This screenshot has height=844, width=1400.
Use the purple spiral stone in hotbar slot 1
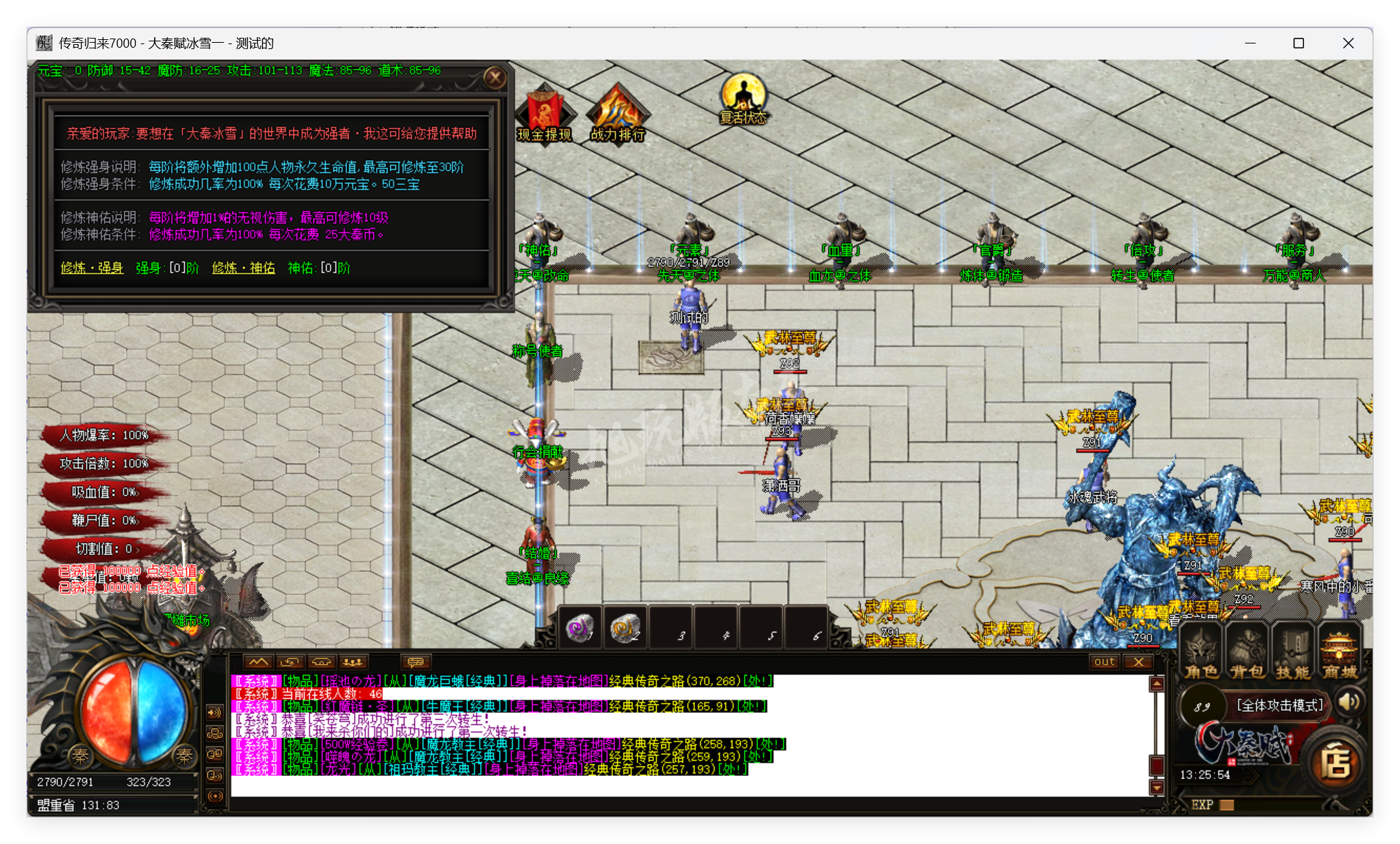point(579,628)
